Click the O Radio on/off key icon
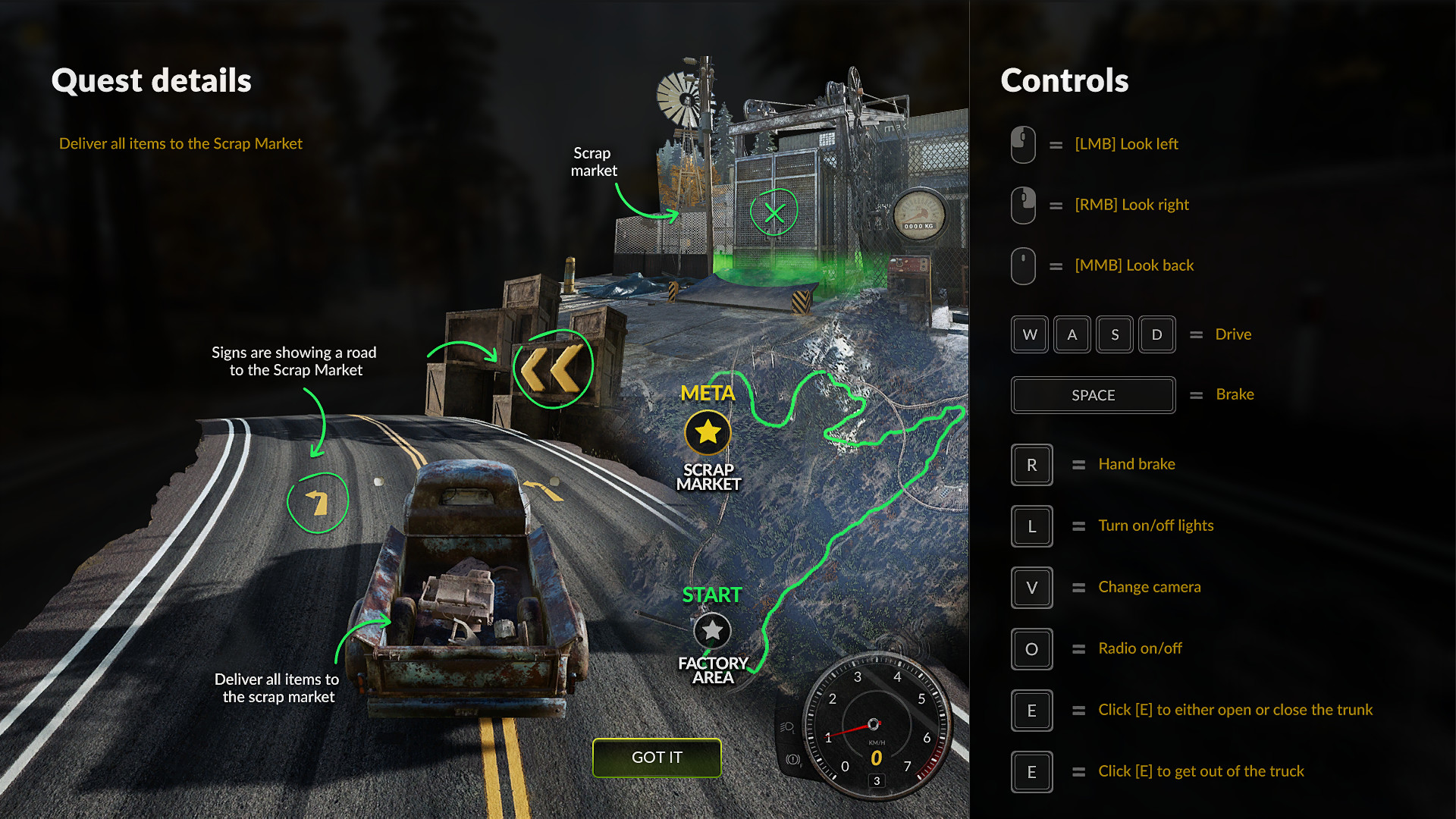 click(1031, 649)
